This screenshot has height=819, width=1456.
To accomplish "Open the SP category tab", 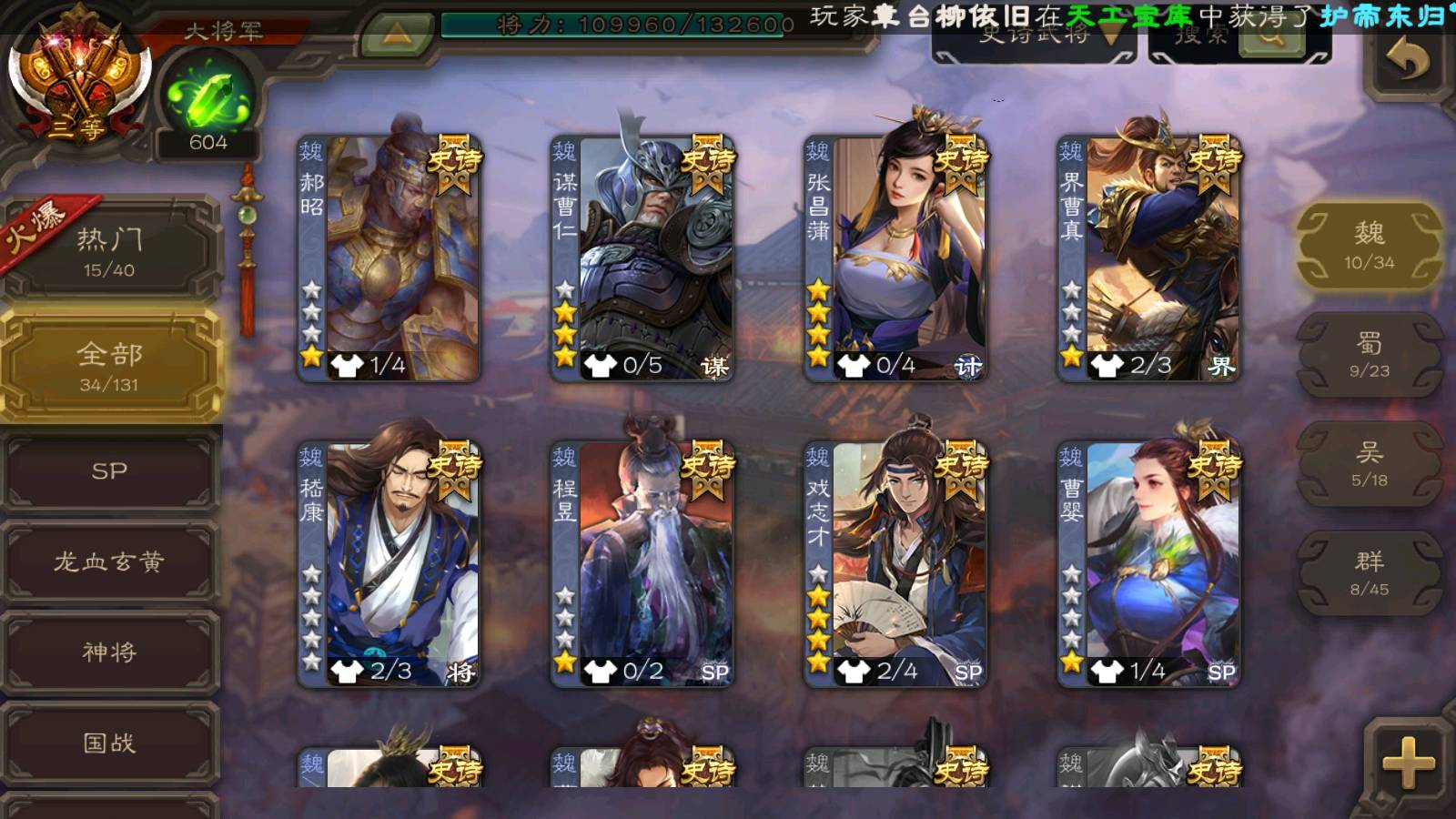I will [x=109, y=471].
